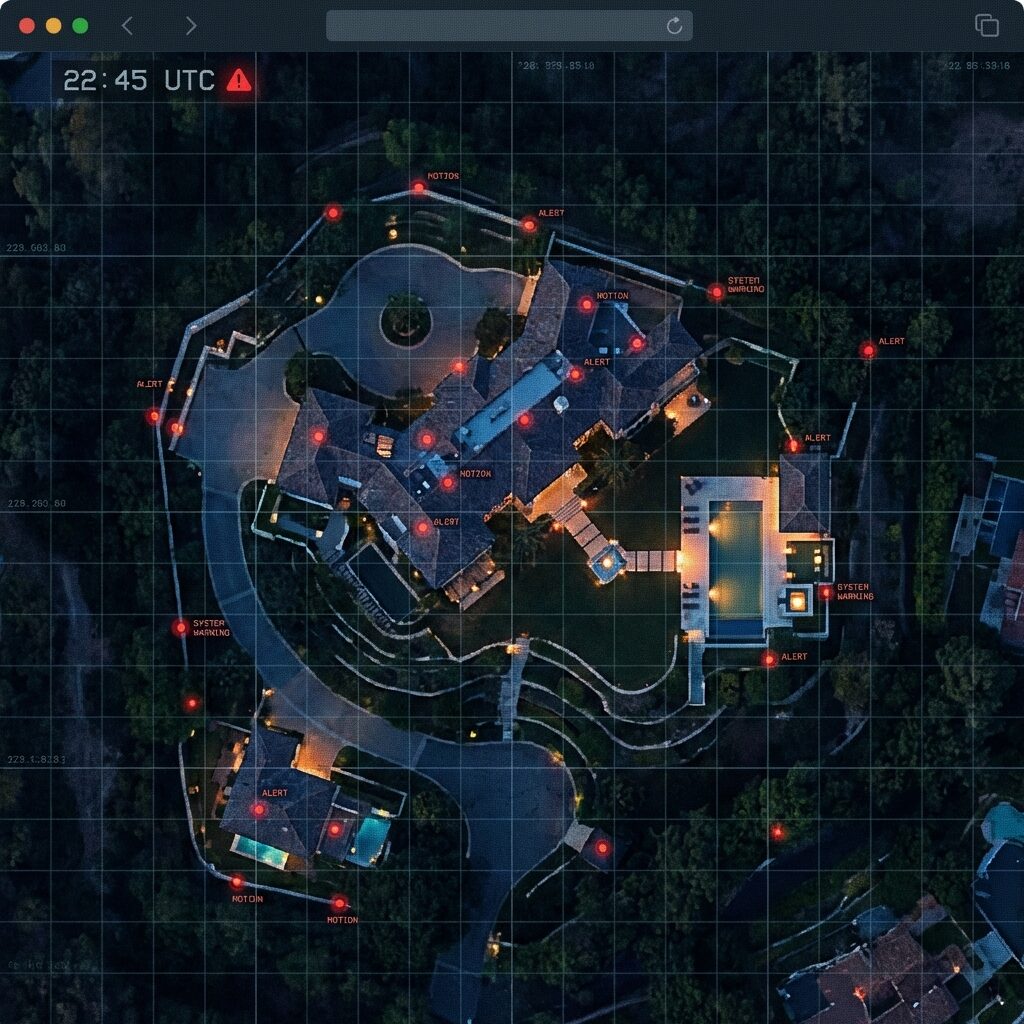Reload the page from the address bar

pos(675,26)
